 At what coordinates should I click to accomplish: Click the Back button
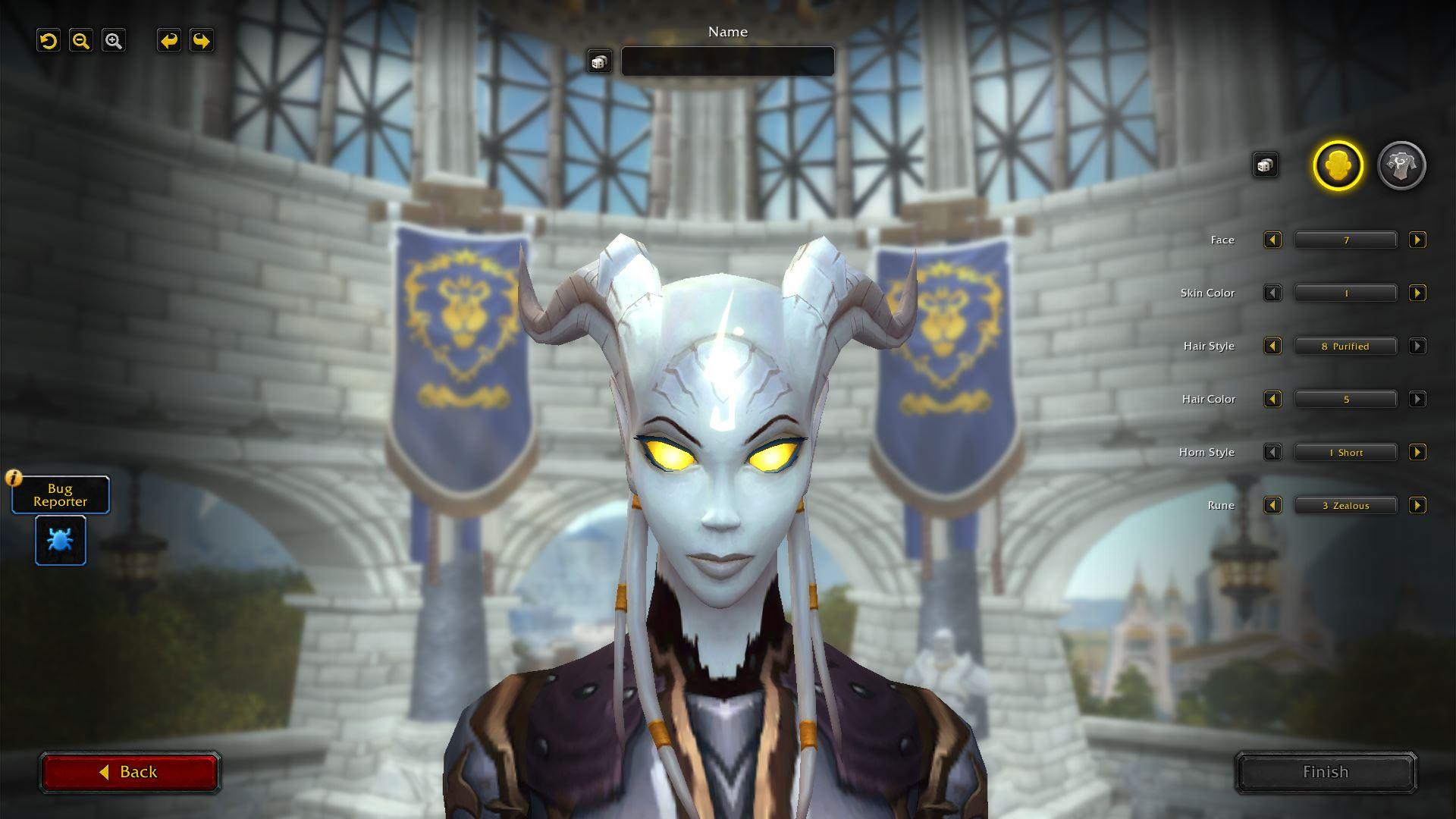tap(130, 771)
